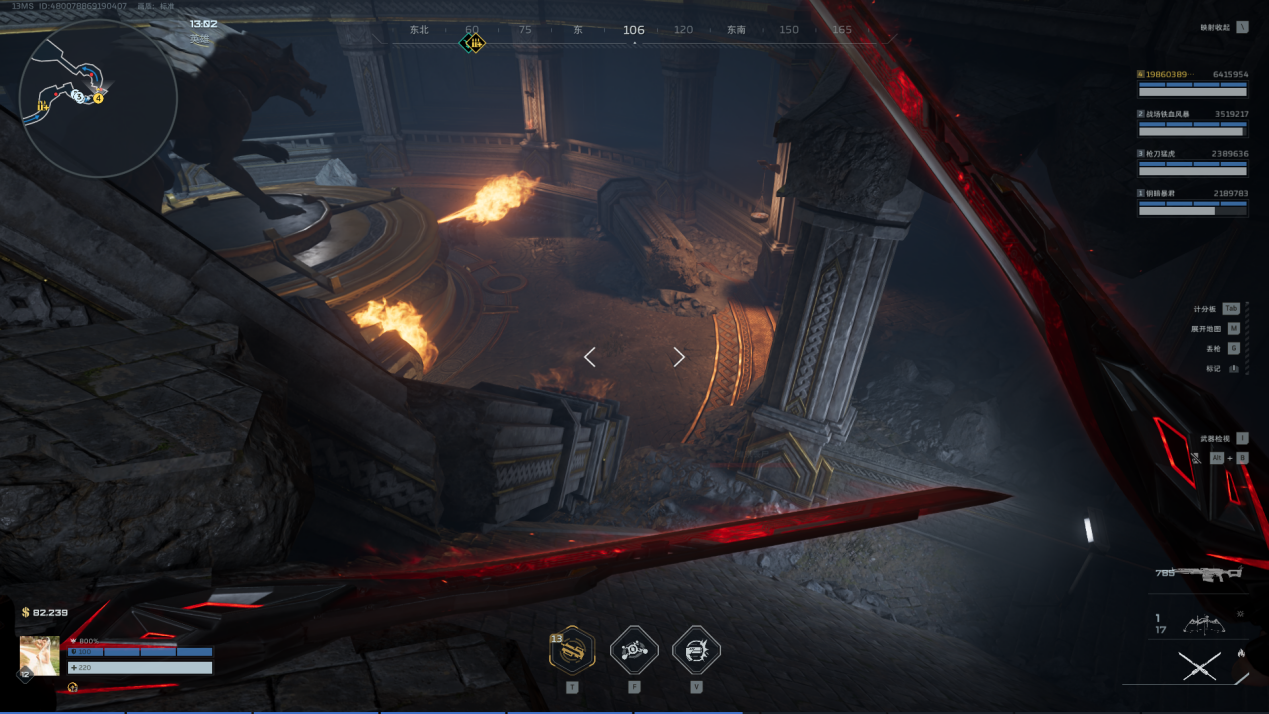
Task: Select teammate 钢筋暴君 in squad list
Action: click(1193, 201)
